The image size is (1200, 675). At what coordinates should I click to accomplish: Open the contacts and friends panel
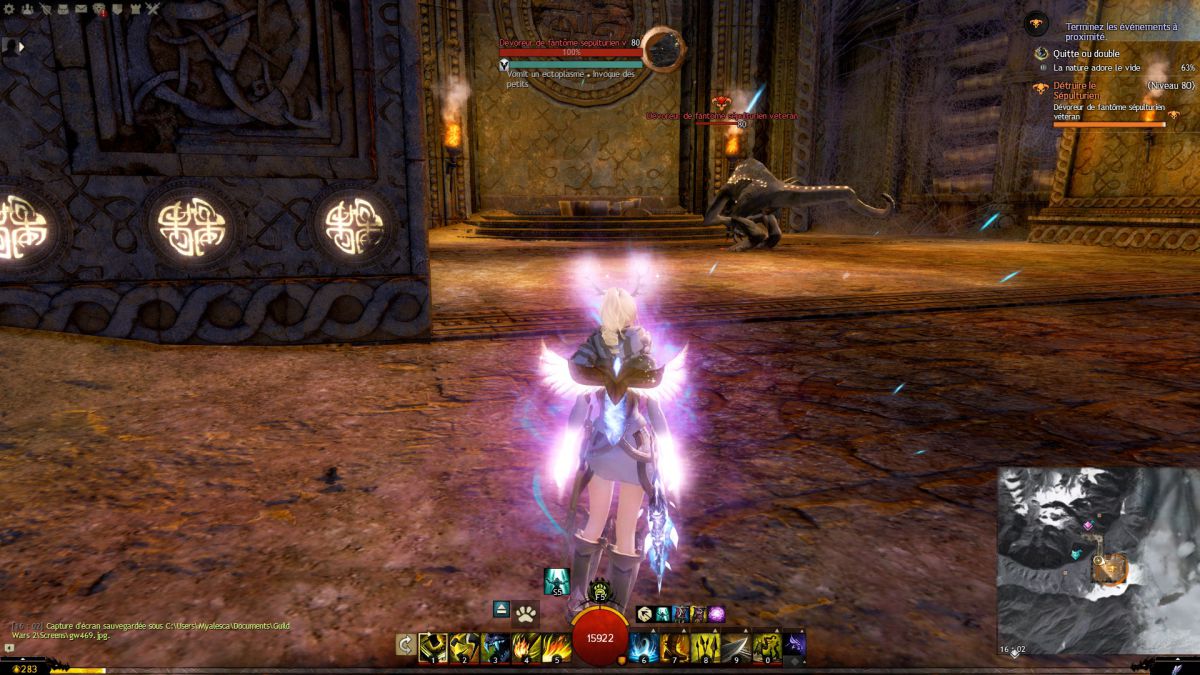(x=27, y=9)
